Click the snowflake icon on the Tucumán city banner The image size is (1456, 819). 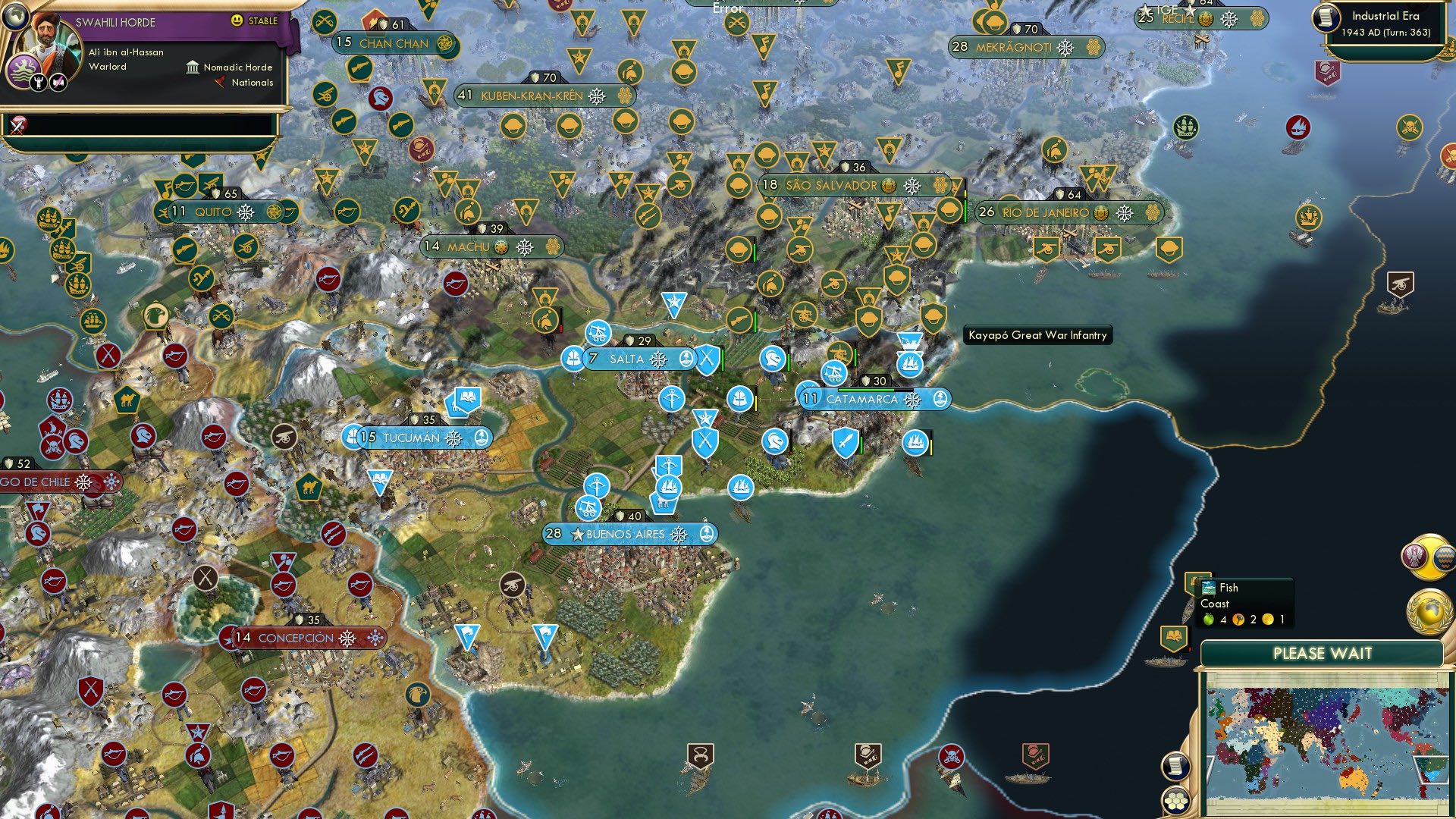click(454, 437)
